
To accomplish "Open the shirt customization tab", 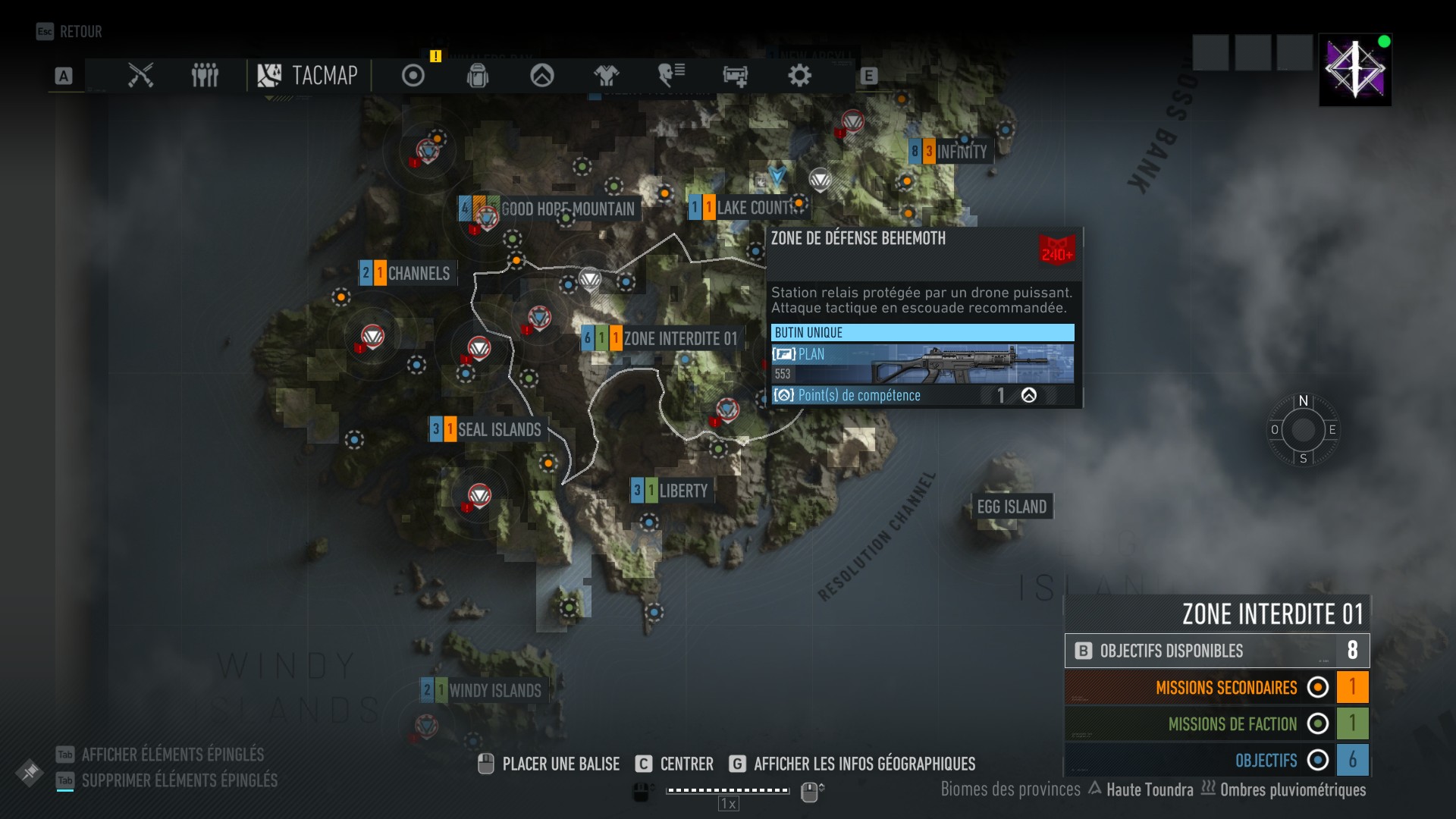I will [x=607, y=76].
